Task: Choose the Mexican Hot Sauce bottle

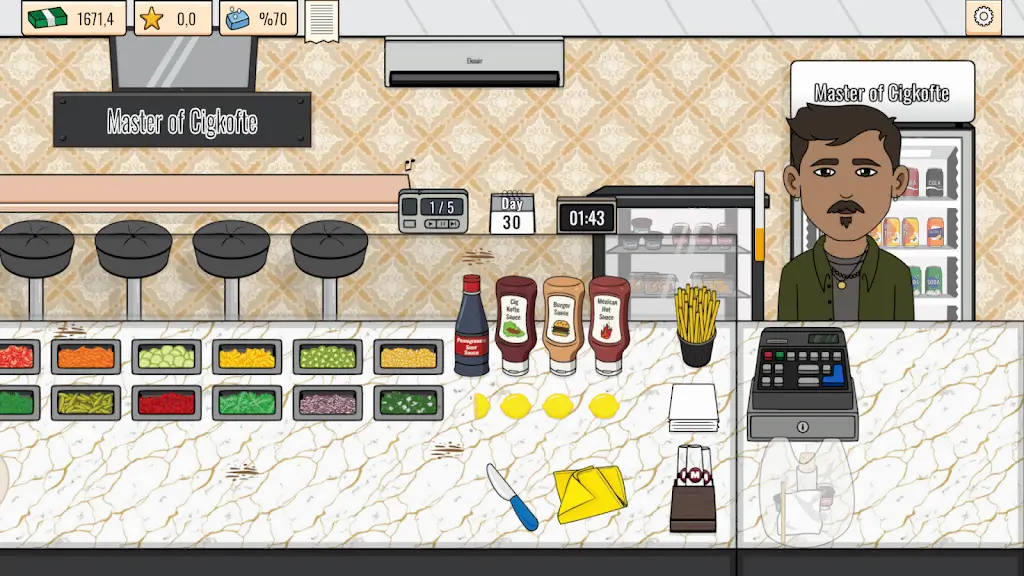Action: point(609,324)
